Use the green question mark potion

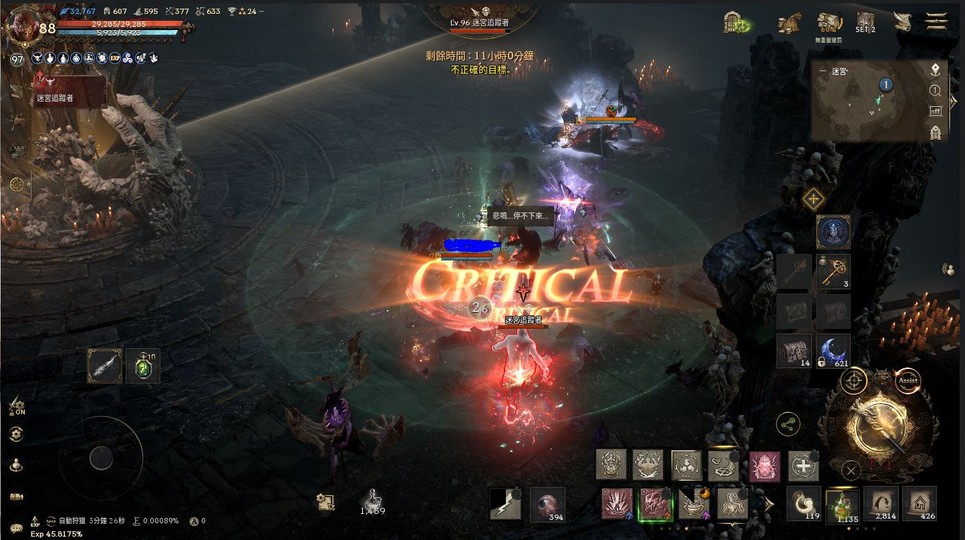[144, 367]
